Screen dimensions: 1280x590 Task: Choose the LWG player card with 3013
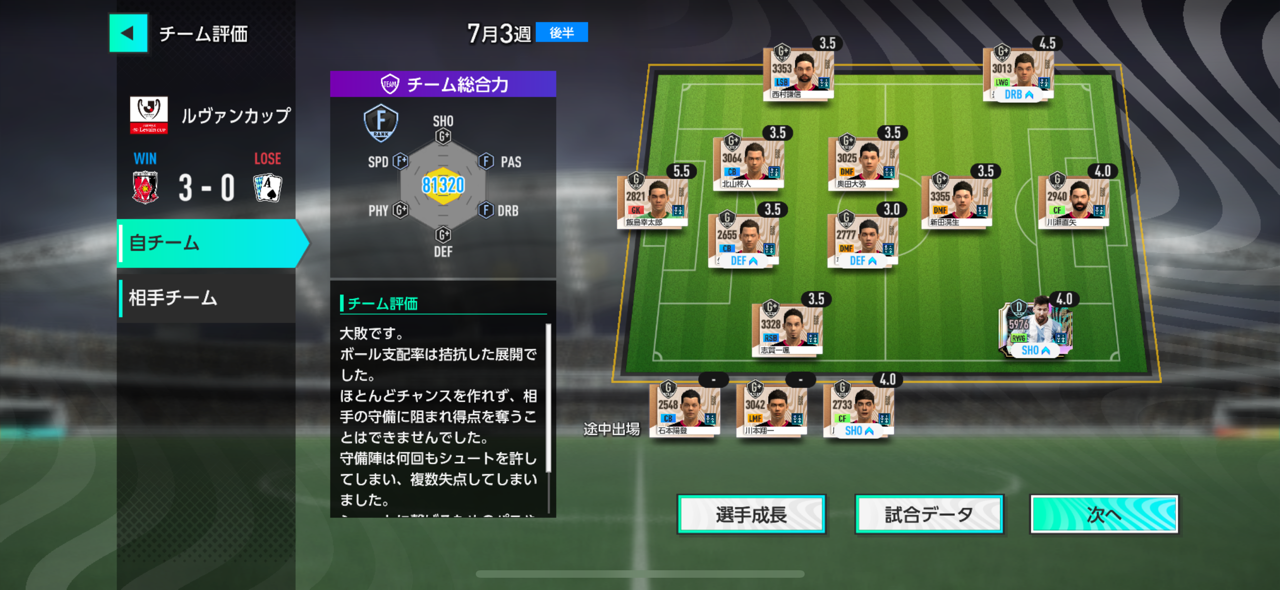[x=1017, y=73]
